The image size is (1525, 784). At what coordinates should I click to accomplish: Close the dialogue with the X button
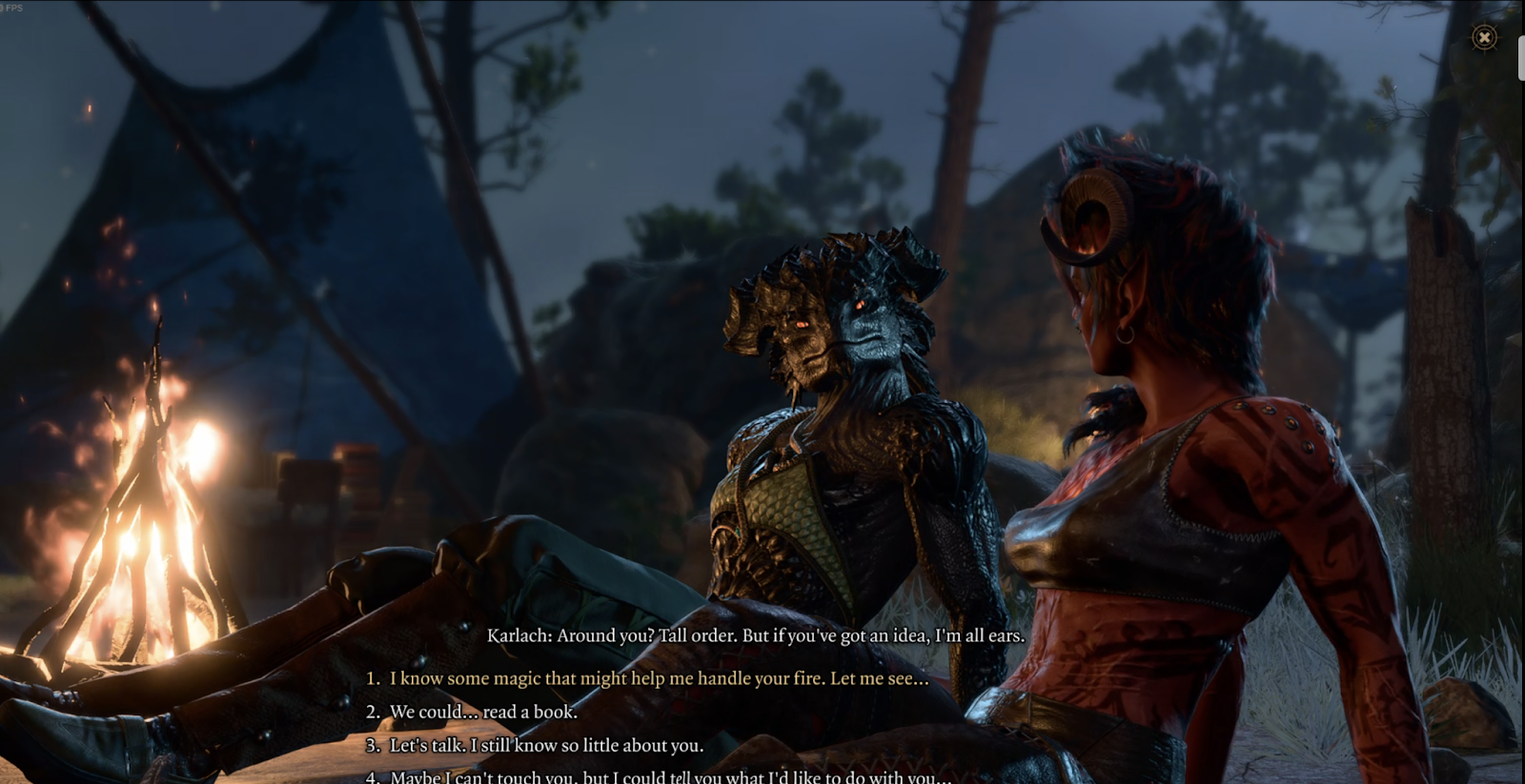point(1484,37)
